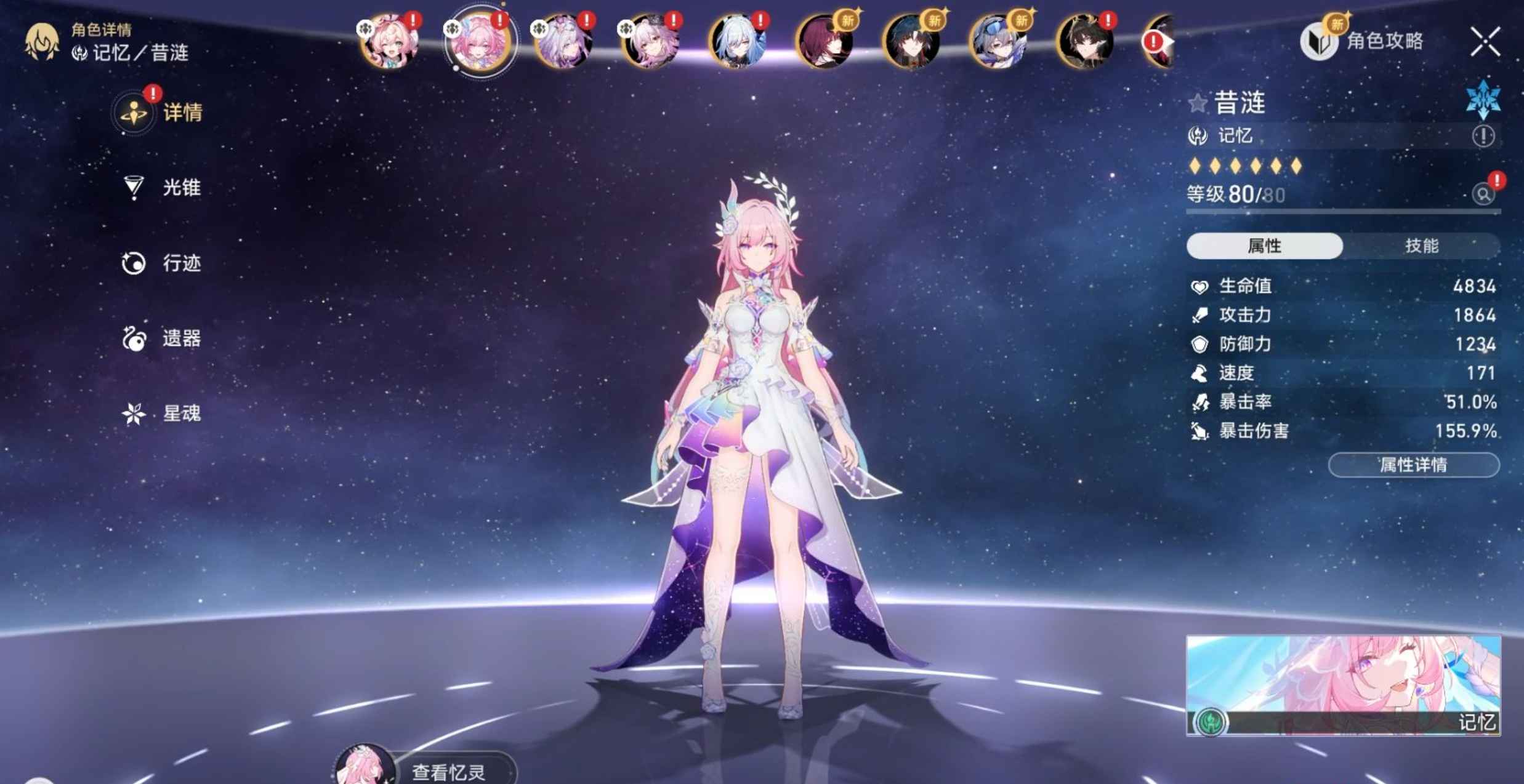Viewport: 1524px width, 784px height.
Task: Open the 属性详情 attribute details panel
Action: click(x=1413, y=465)
